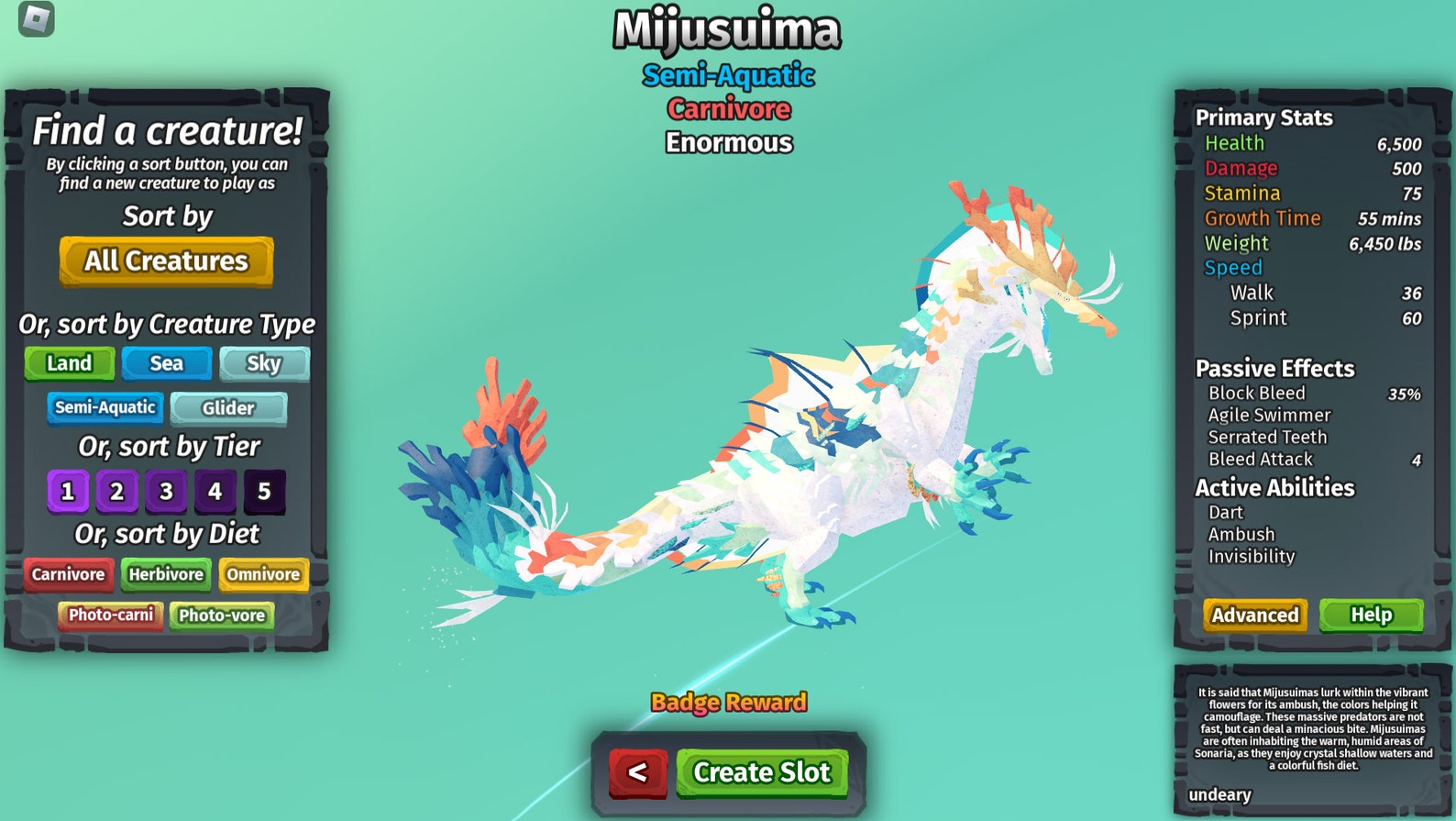This screenshot has width=1456, height=821.
Task: Open the Photo-vore diet filter
Action: coord(223,616)
